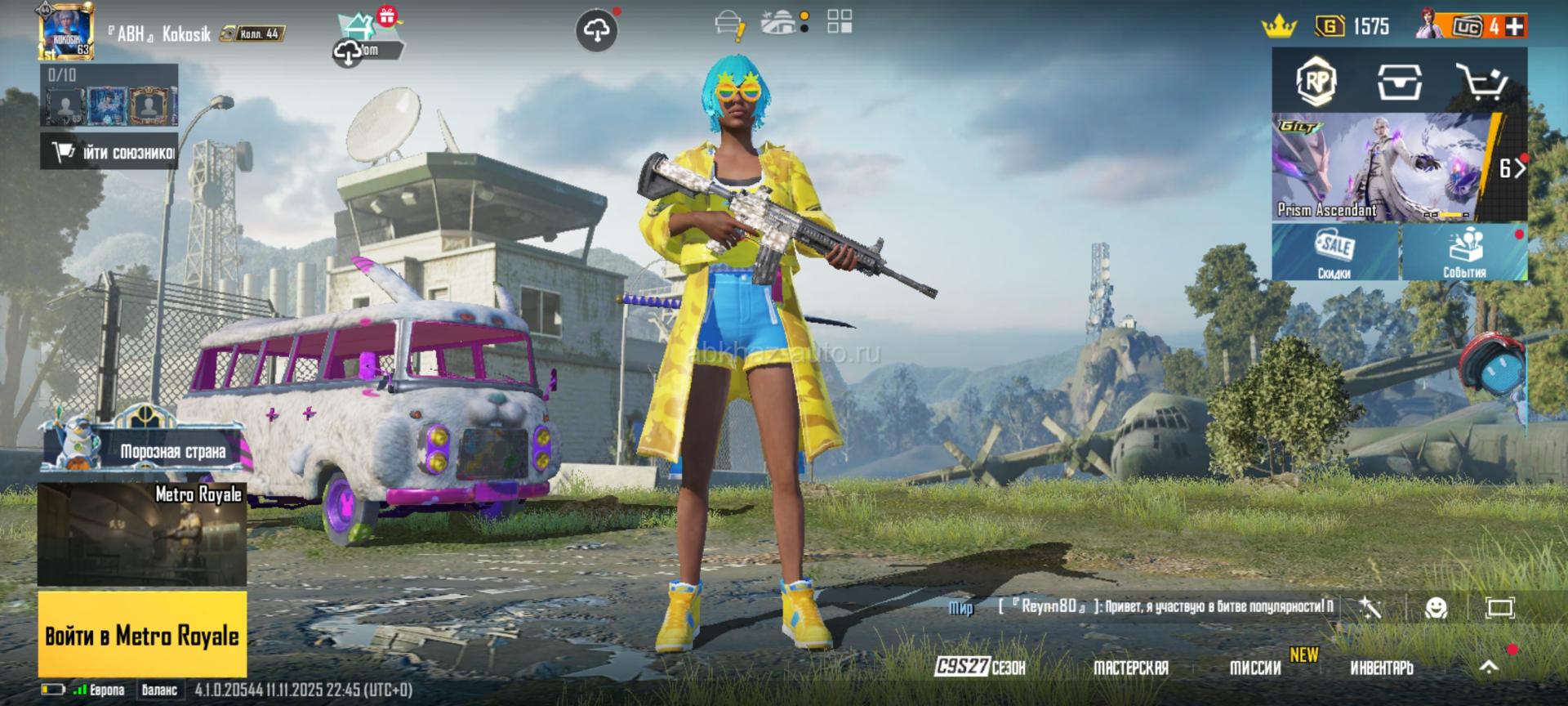Open the Royale Pass RP icon
Viewport: 1568px width, 706px height.
(1316, 81)
